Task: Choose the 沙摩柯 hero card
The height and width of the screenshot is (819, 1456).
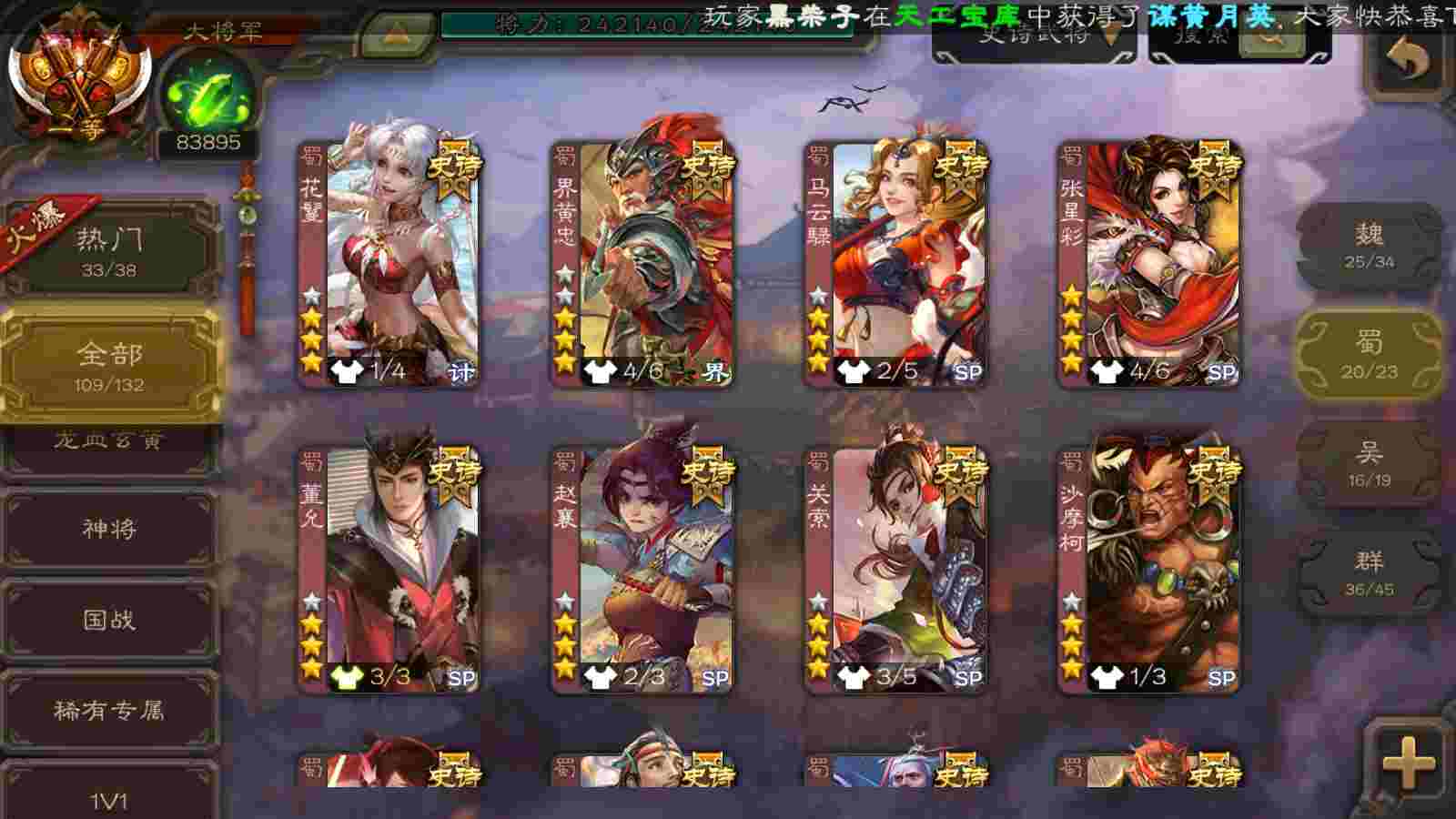Action: coord(1149,569)
